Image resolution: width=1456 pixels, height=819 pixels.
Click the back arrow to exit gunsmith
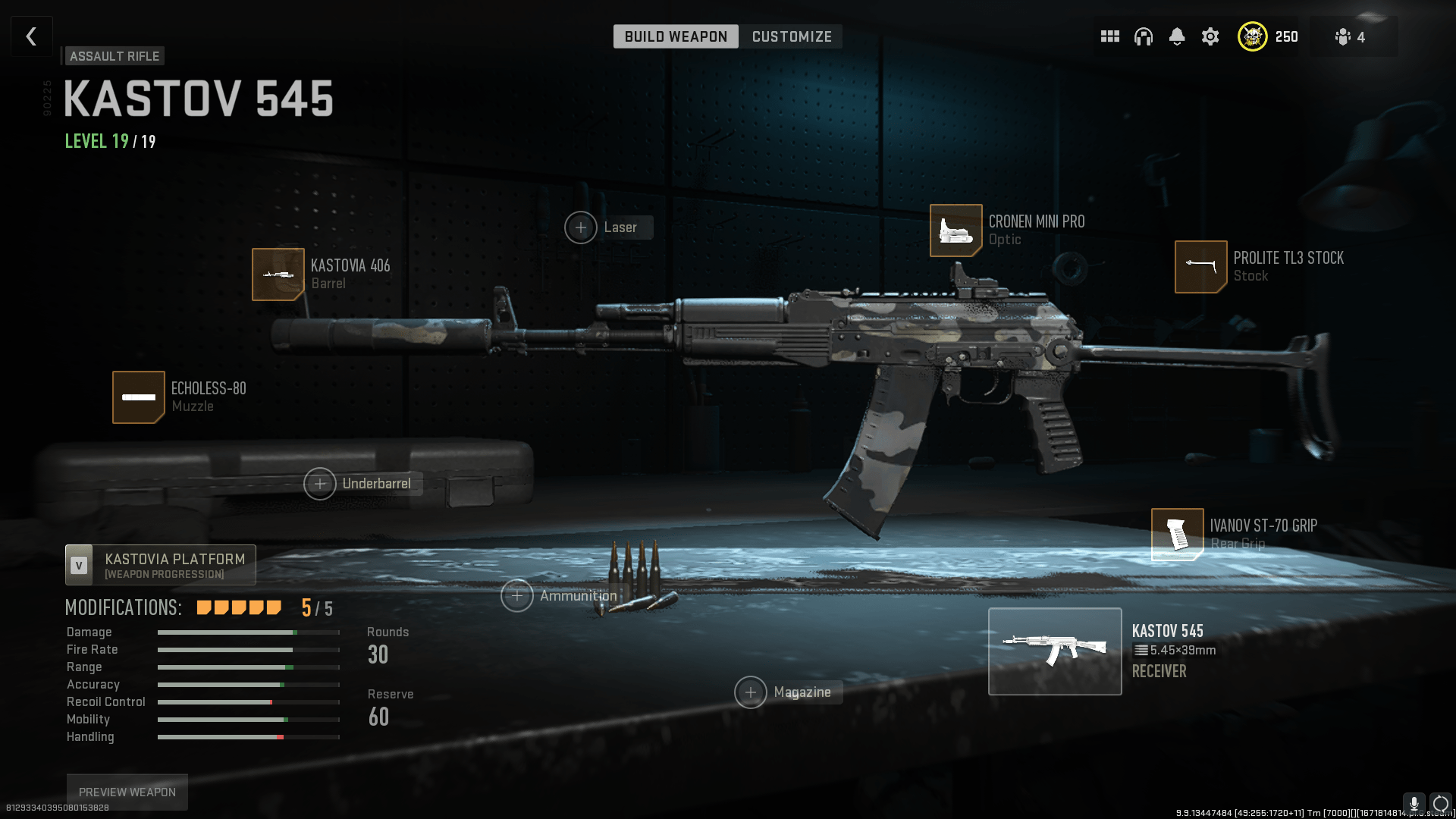31,36
